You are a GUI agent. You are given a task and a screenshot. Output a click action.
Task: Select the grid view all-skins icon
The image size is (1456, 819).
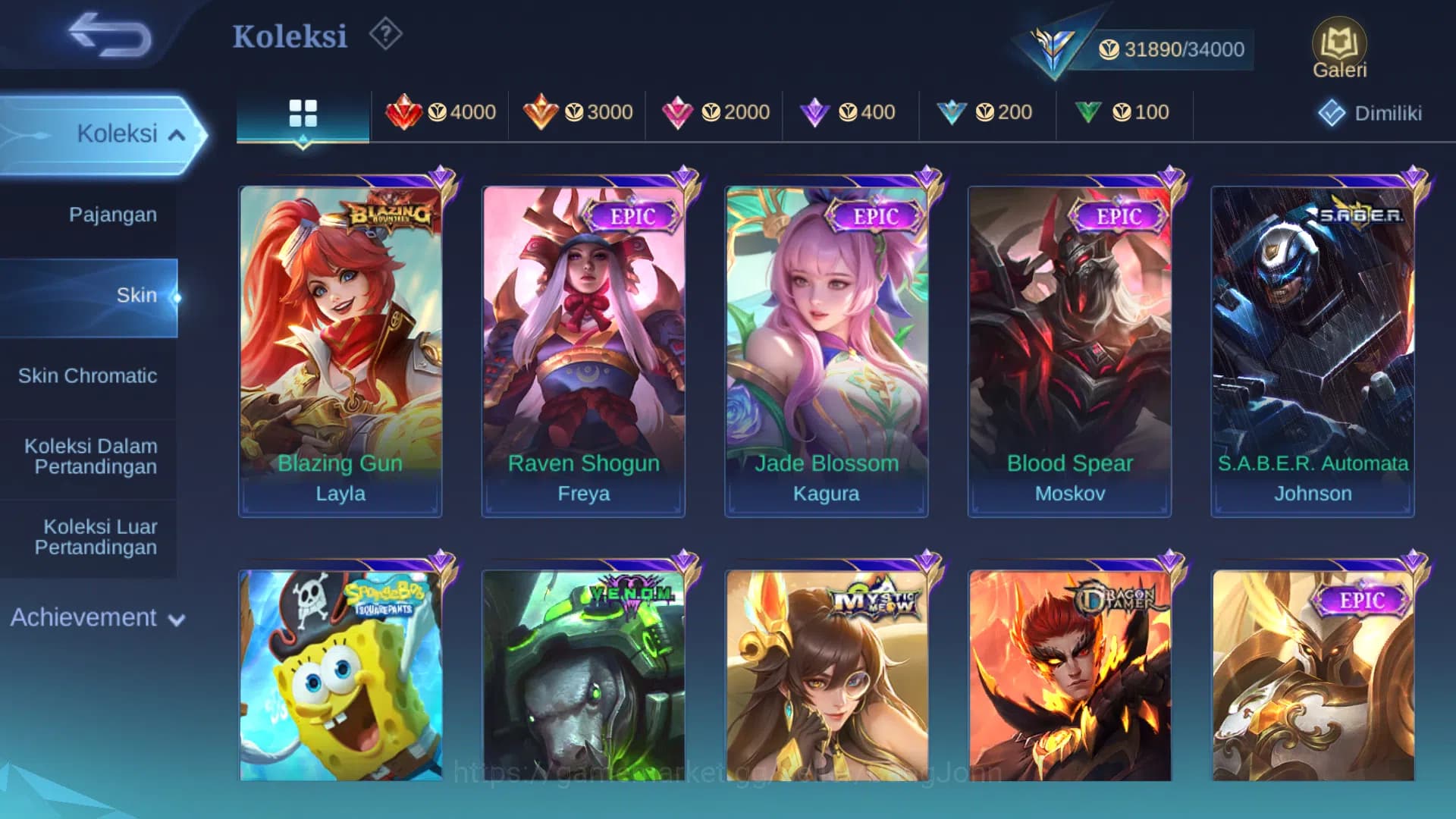point(302,112)
